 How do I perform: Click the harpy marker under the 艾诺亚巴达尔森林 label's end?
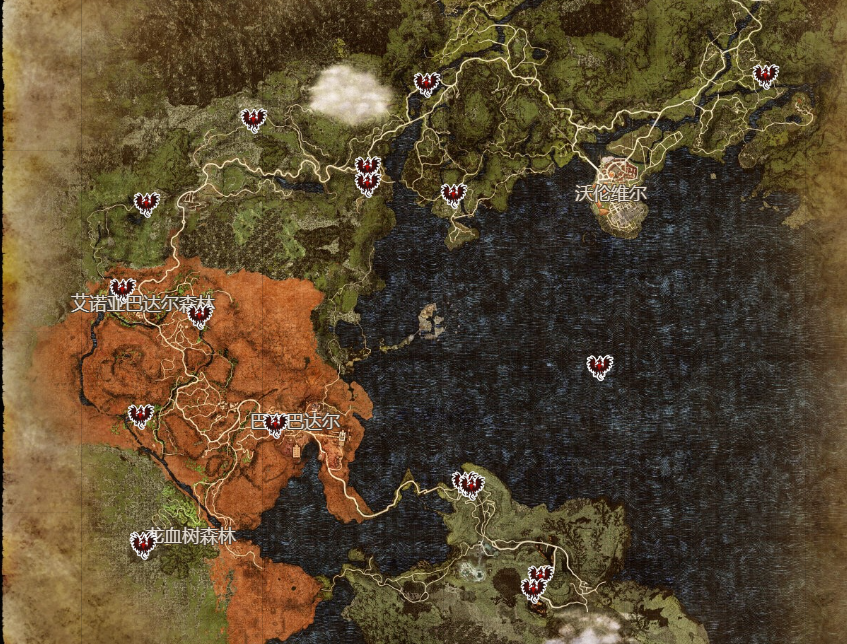coord(200,316)
